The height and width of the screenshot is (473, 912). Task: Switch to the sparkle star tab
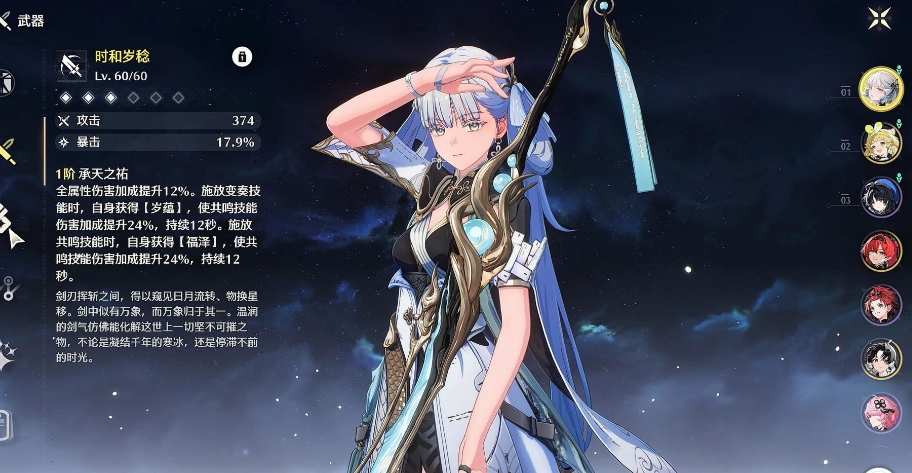[x=8, y=352]
